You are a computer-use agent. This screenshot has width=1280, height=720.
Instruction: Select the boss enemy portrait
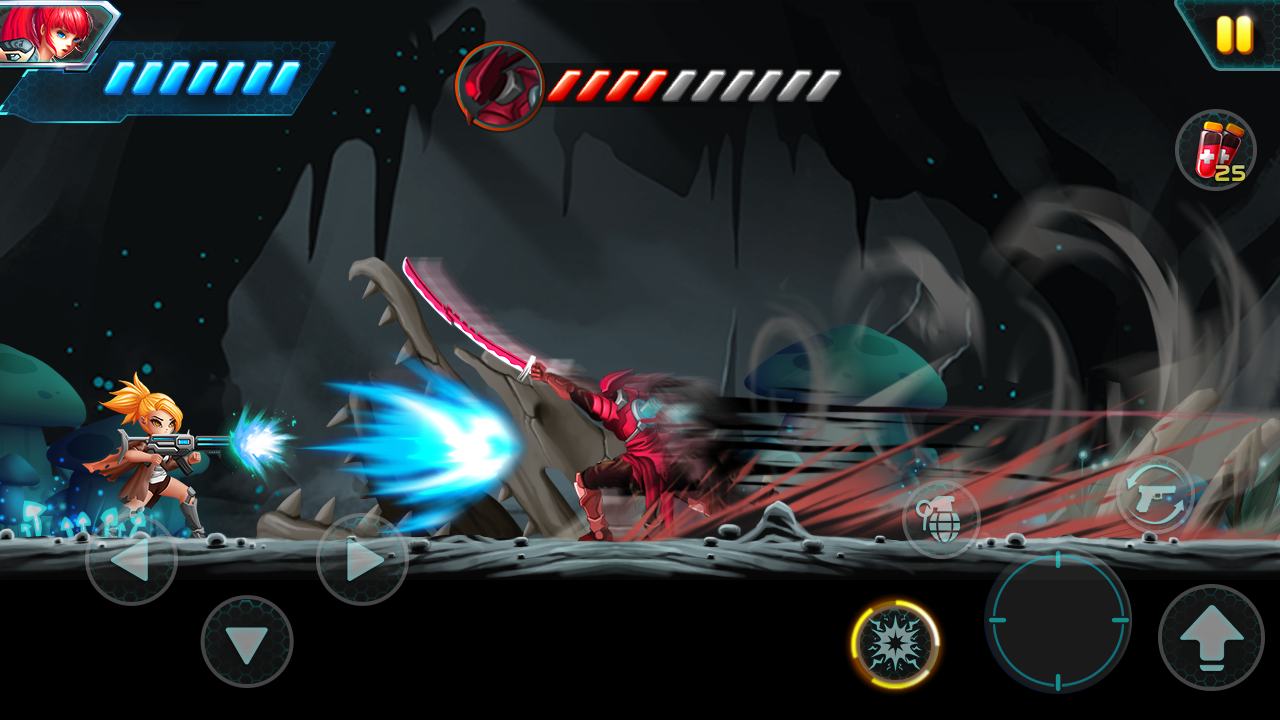click(x=502, y=85)
